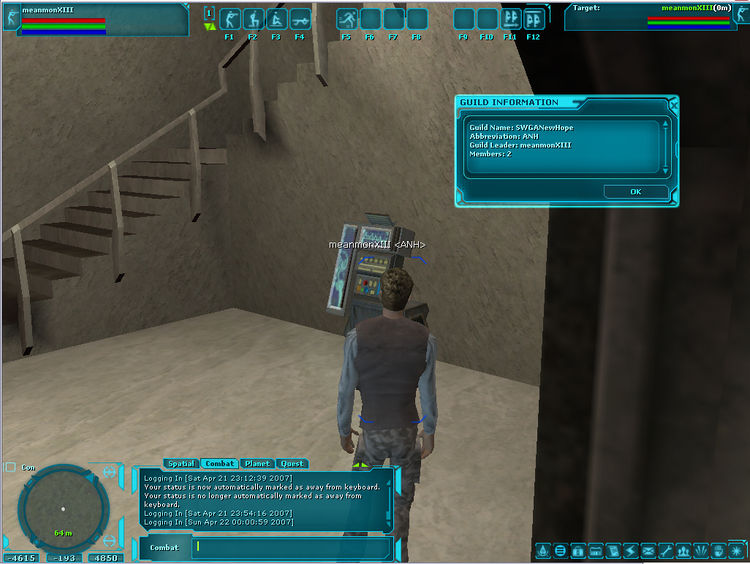Open the inventory backpack icon
This screenshot has width=750, height=564.
[577, 551]
